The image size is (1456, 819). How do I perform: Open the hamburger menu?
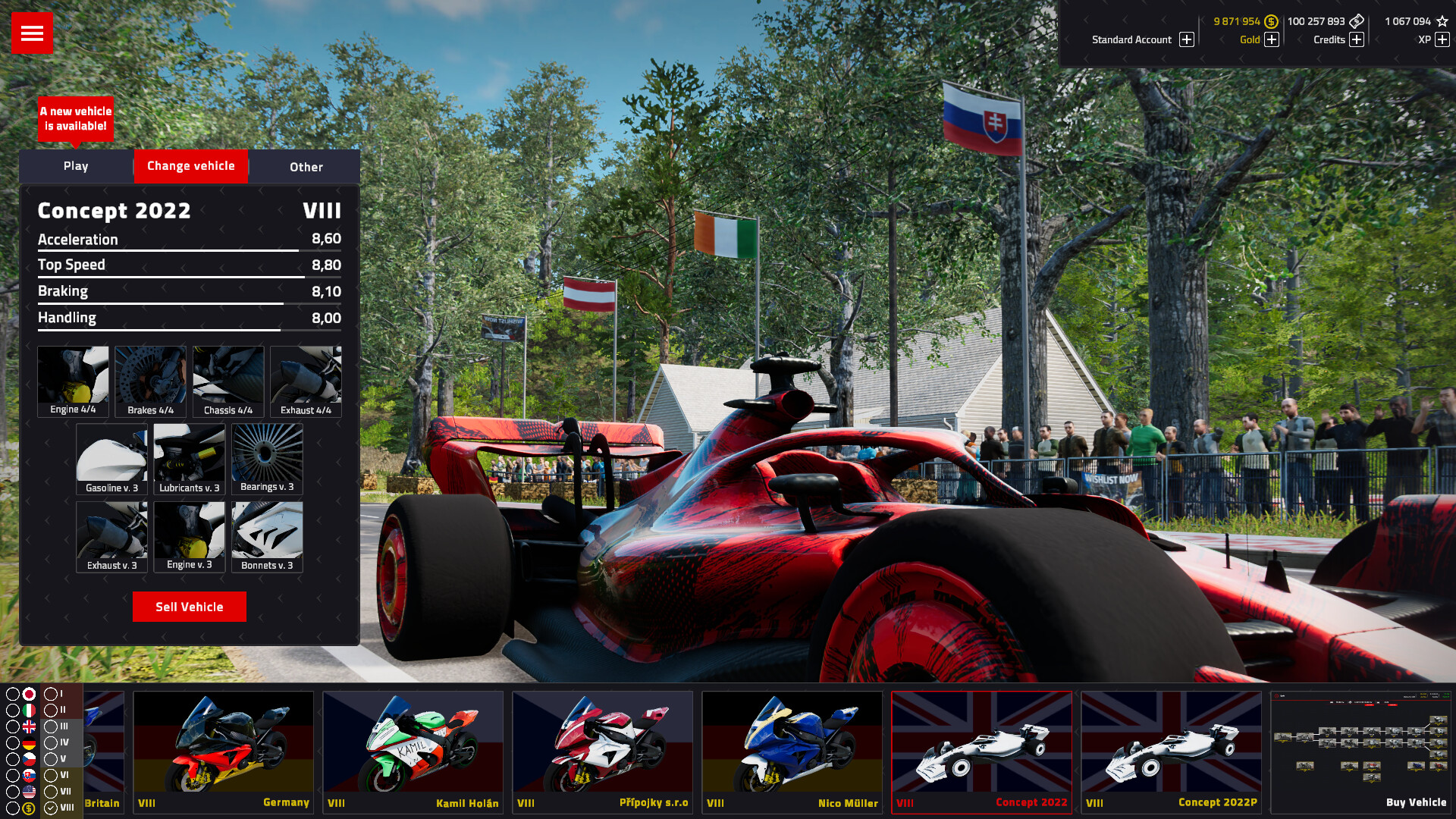click(x=31, y=33)
